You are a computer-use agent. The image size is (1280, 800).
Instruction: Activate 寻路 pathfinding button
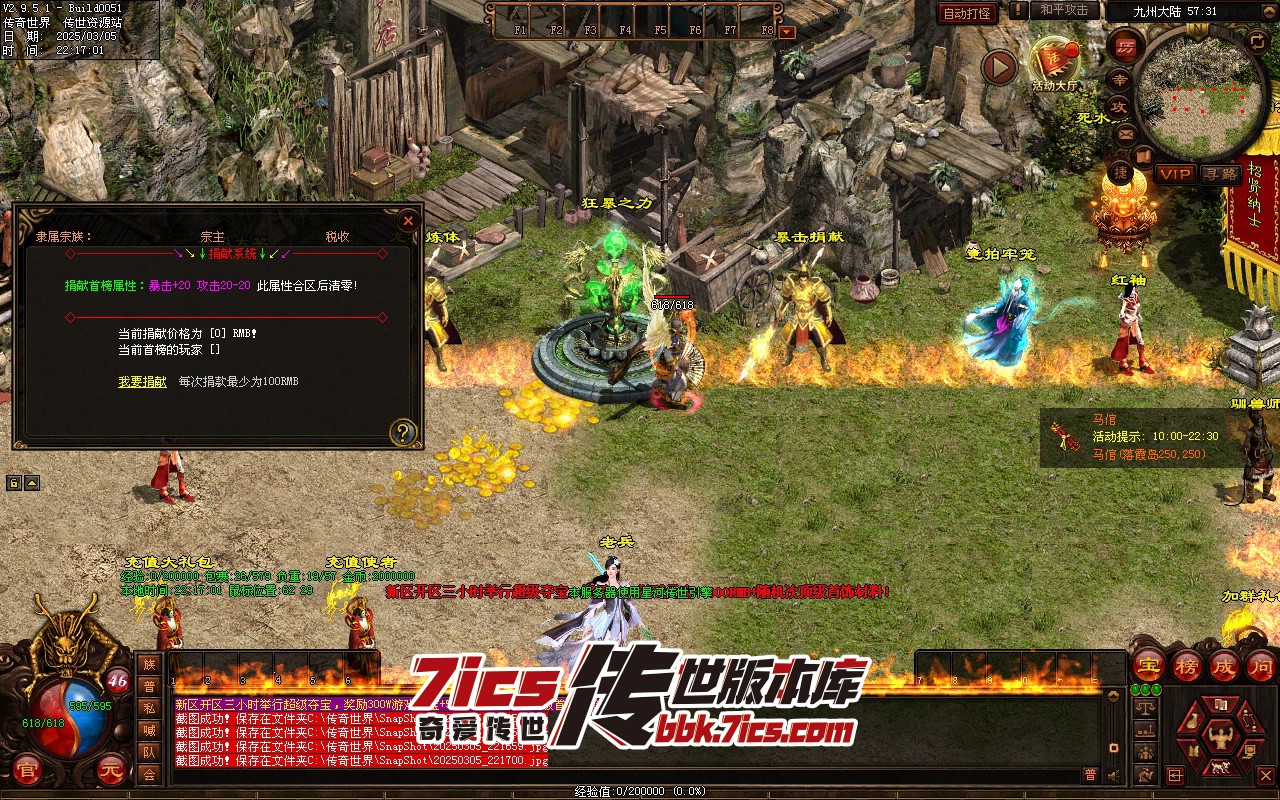(1219, 174)
